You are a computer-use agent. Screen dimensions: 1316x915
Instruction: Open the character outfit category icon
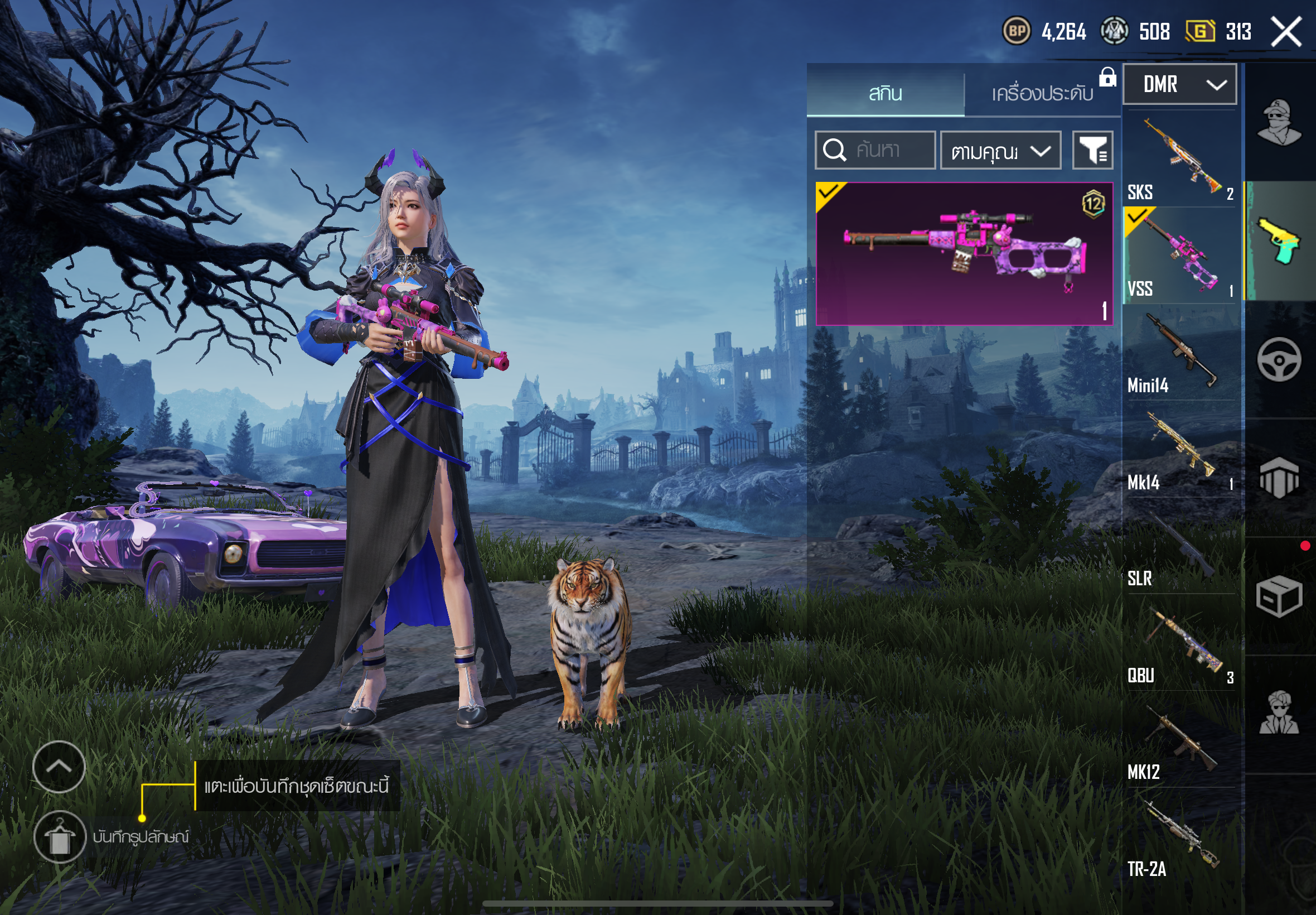pos(1279,122)
